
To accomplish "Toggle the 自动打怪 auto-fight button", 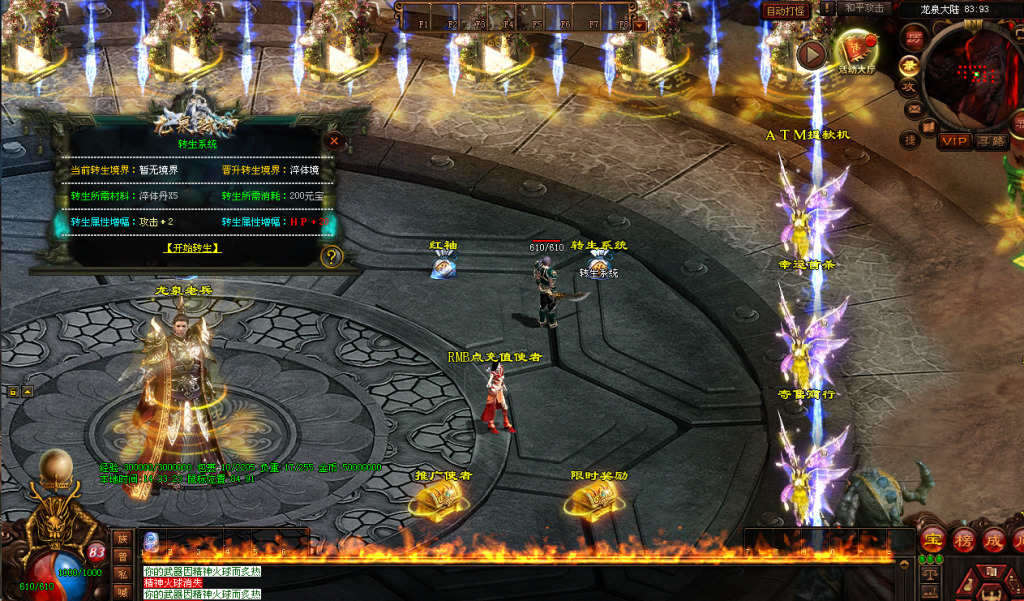I will tap(785, 10).
